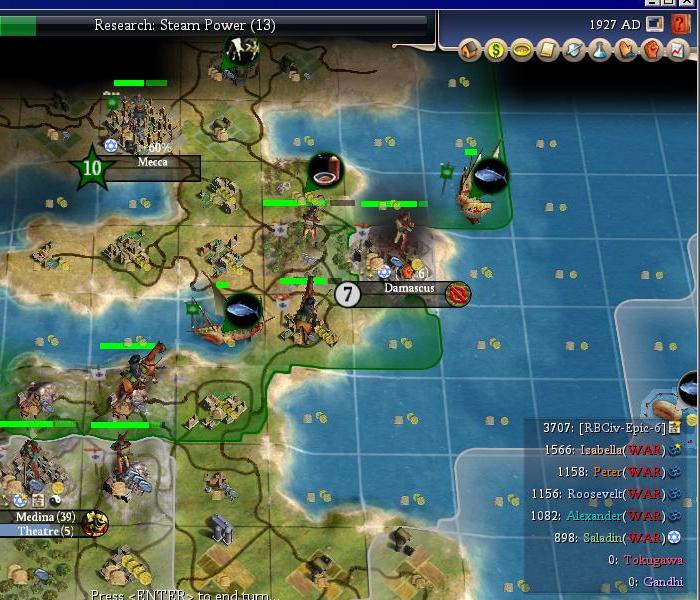The image size is (700, 600).
Task: Open the Military Advisor shield icon
Action: pyautogui.click(x=574, y=49)
